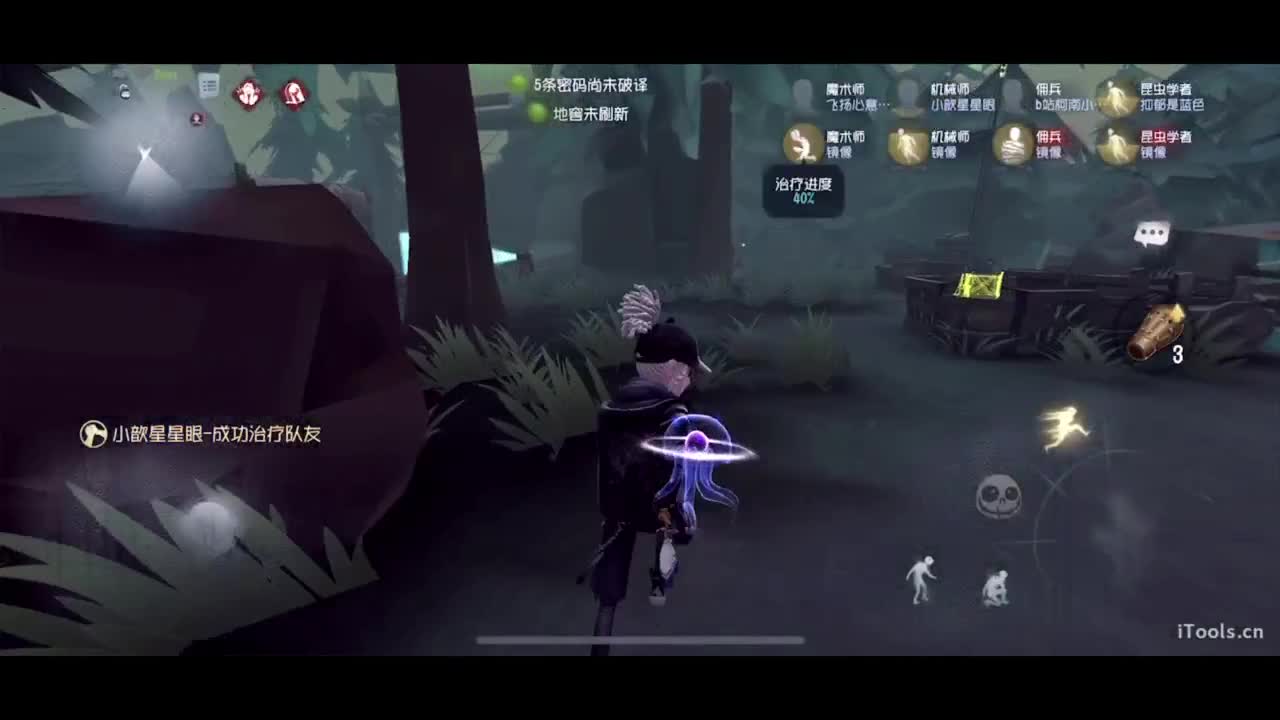Open the quick chat bubble icon
The image size is (1280, 720).
[x=1150, y=233]
